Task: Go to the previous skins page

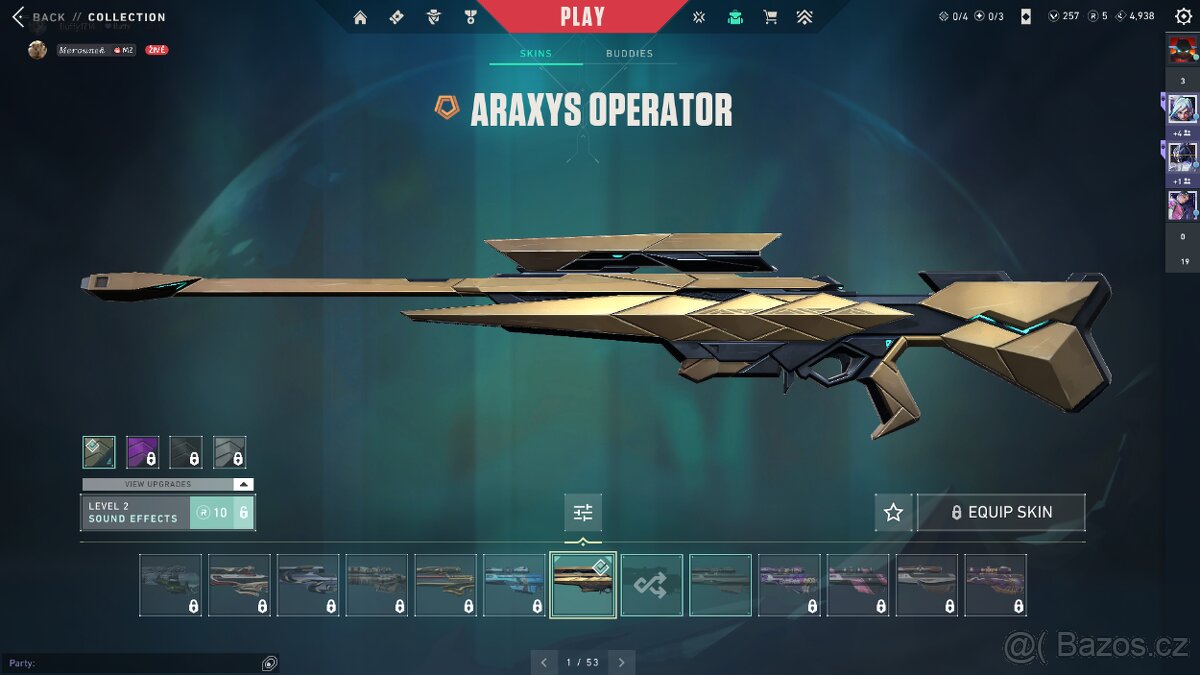Action: (544, 662)
